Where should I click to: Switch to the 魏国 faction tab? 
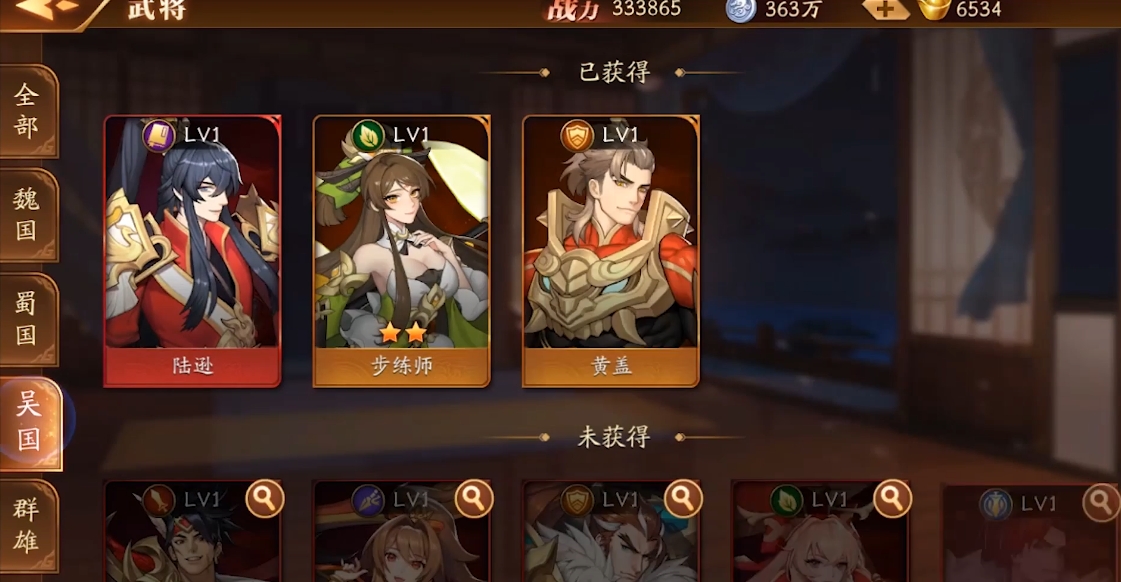click(x=27, y=214)
